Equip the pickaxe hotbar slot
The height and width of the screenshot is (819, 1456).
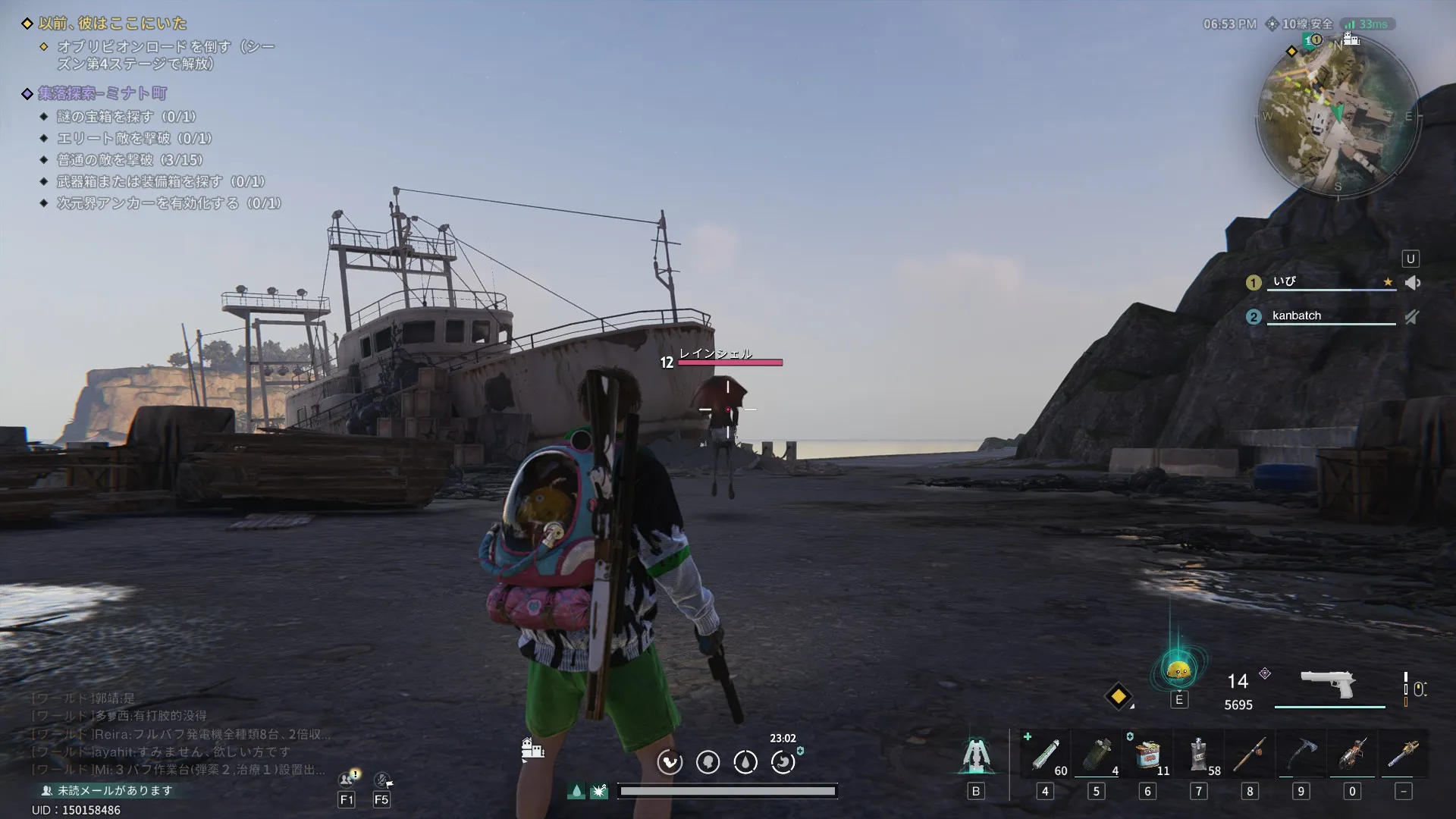click(1301, 755)
